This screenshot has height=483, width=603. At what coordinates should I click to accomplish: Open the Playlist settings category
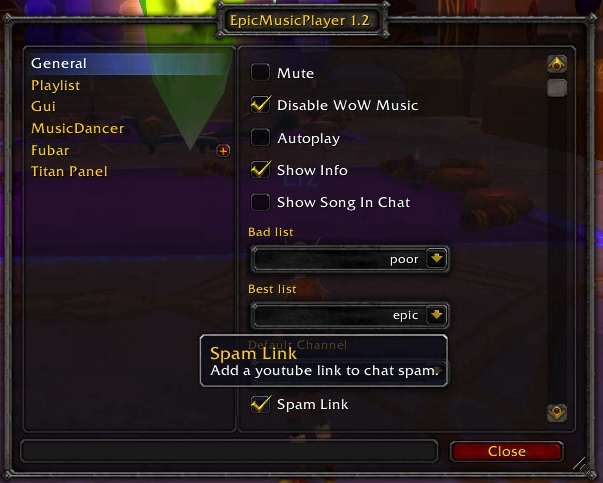pos(55,85)
